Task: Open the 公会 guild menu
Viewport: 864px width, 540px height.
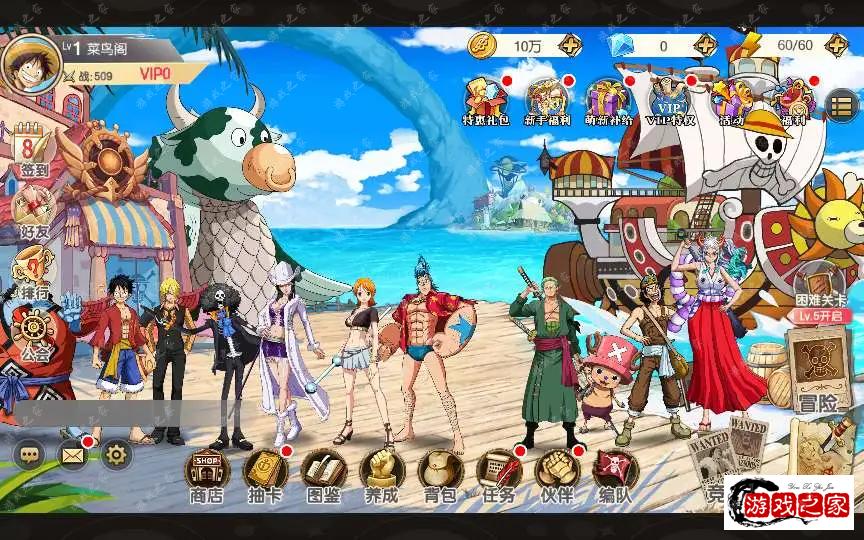Action: [36, 332]
